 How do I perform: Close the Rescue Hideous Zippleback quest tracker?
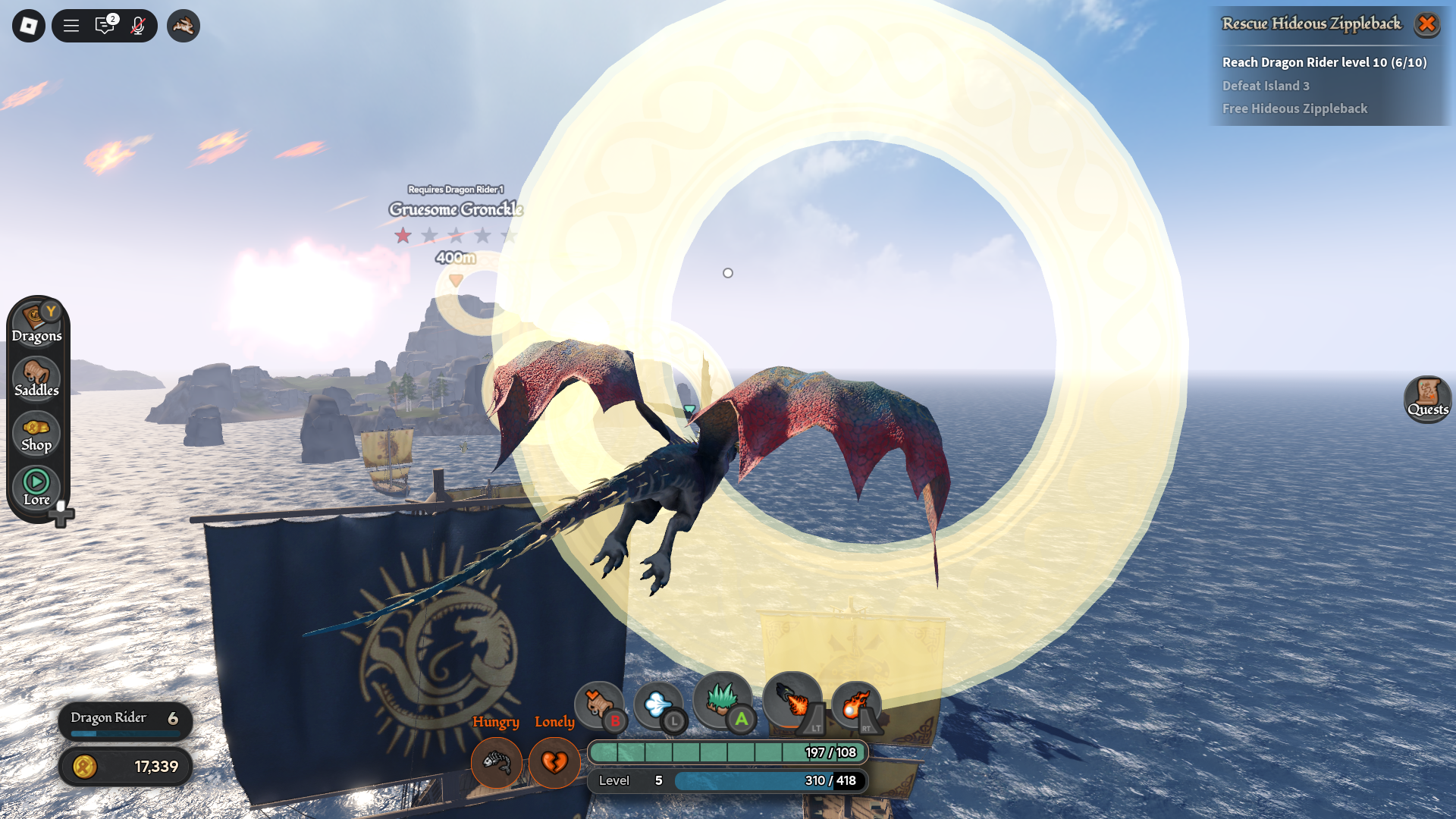point(1426,24)
